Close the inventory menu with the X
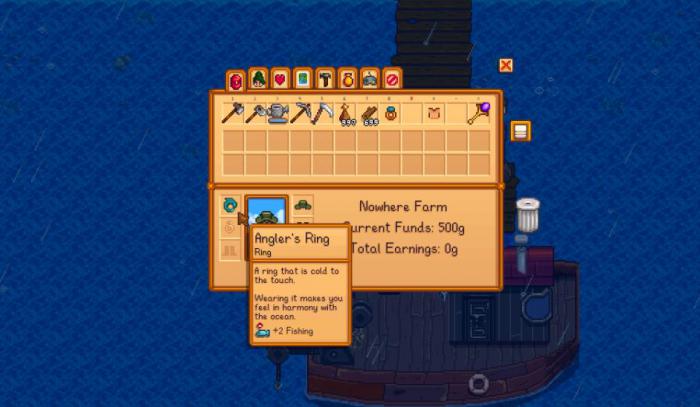 [x=506, y=66]
